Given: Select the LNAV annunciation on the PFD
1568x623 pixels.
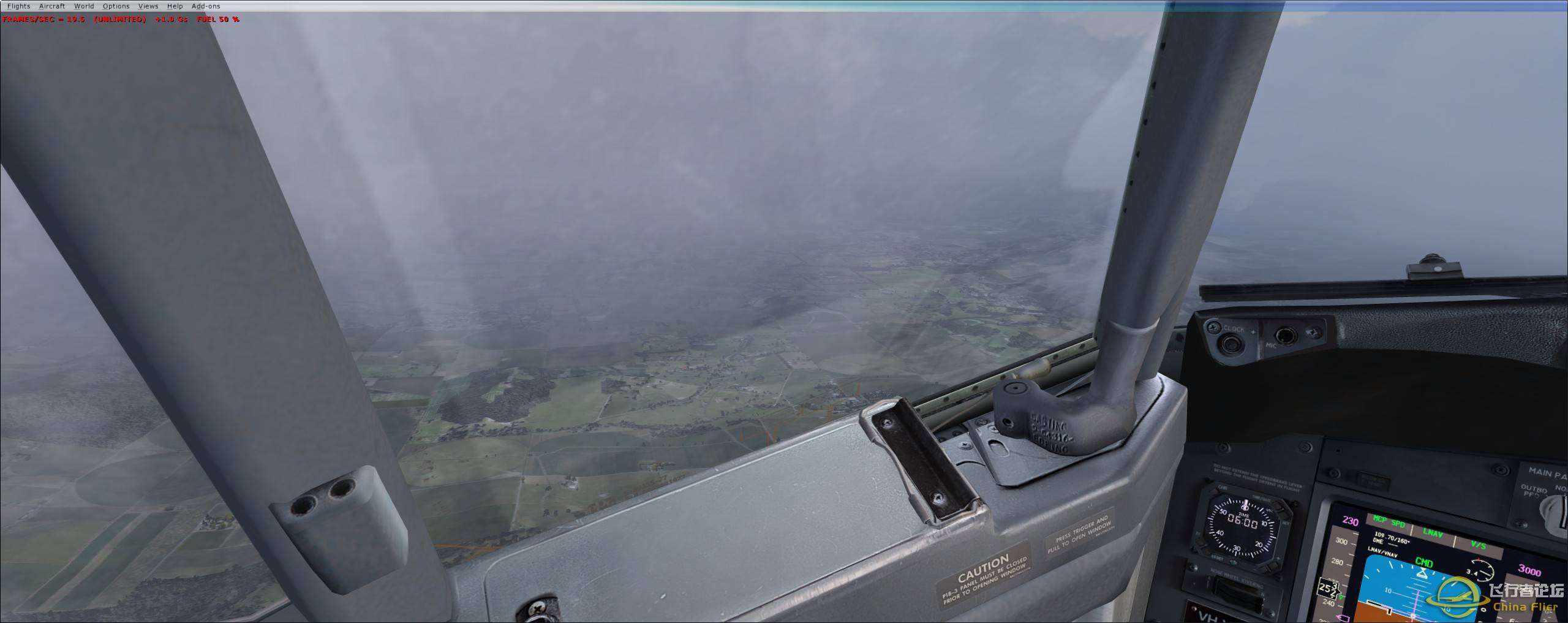Looking at the screenshot, I should [x=1432, y=531].
